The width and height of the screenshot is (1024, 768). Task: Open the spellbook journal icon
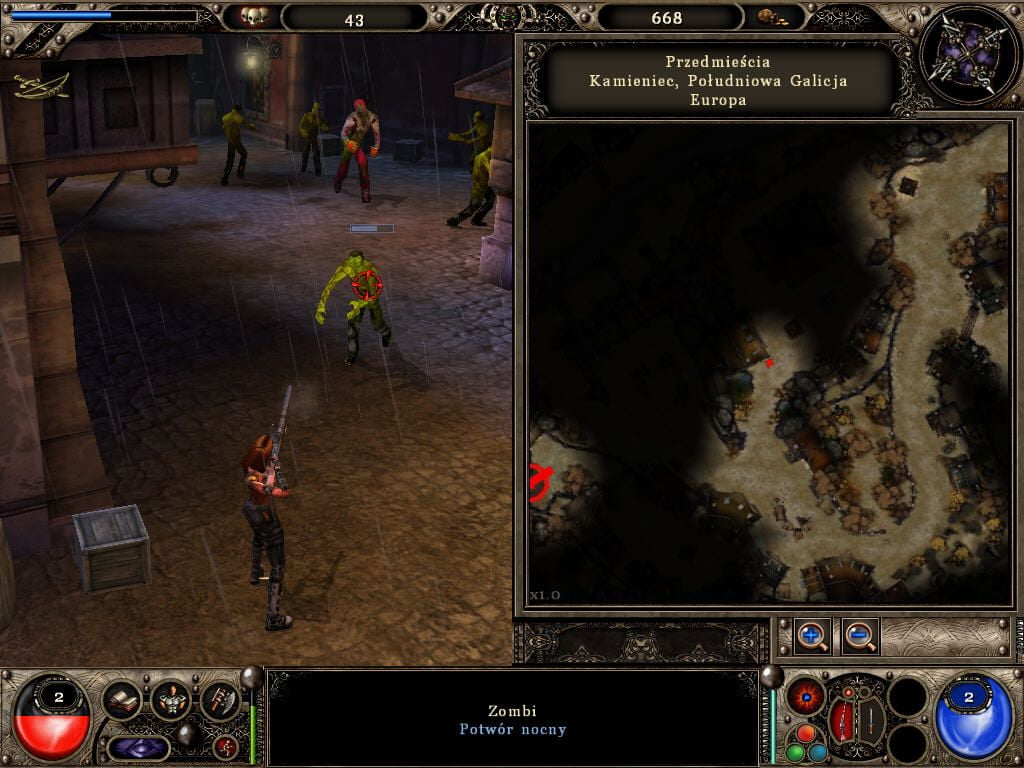pos(122,700)
